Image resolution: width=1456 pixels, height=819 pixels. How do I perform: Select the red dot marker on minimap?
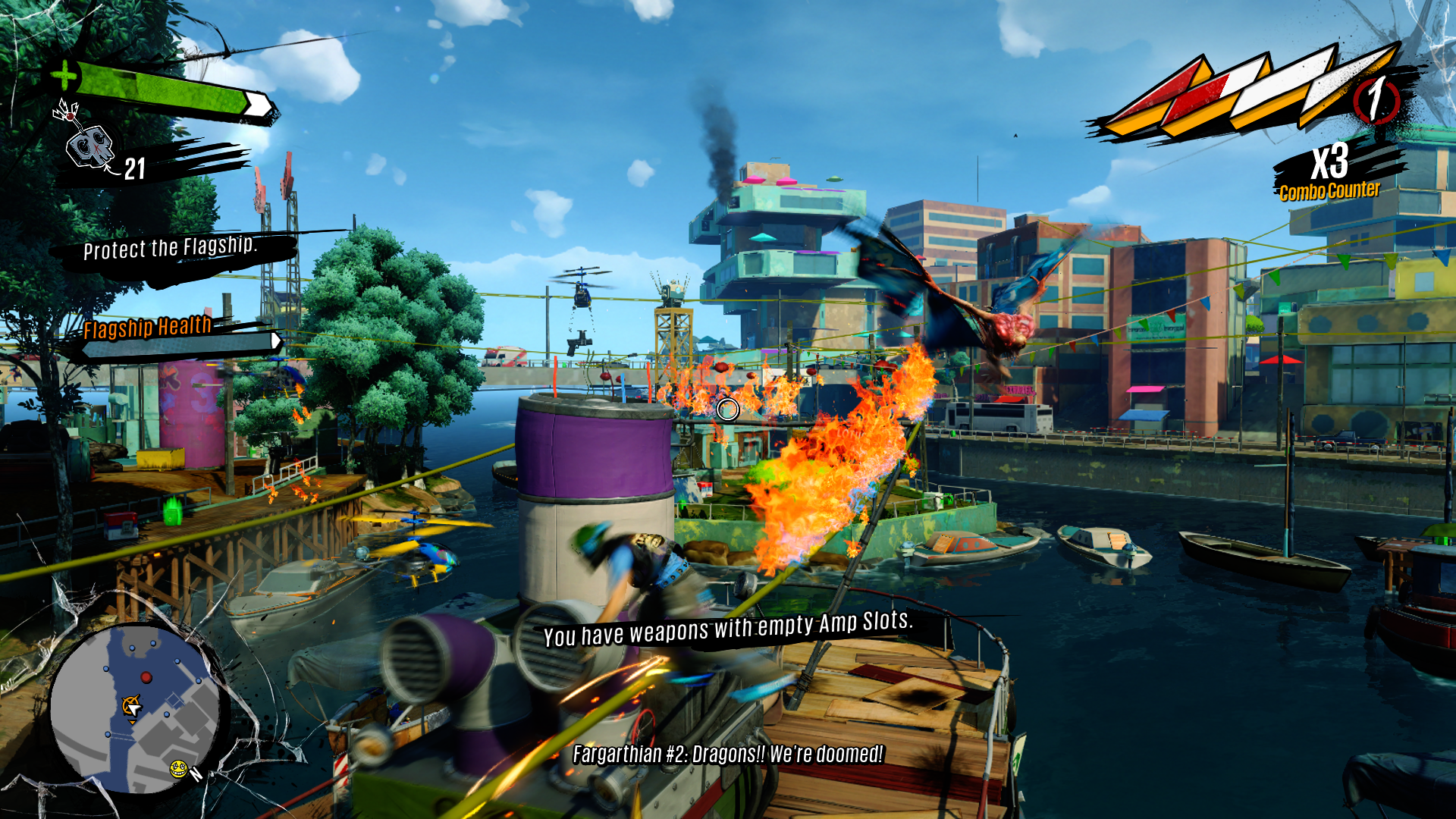click(146, 677)
